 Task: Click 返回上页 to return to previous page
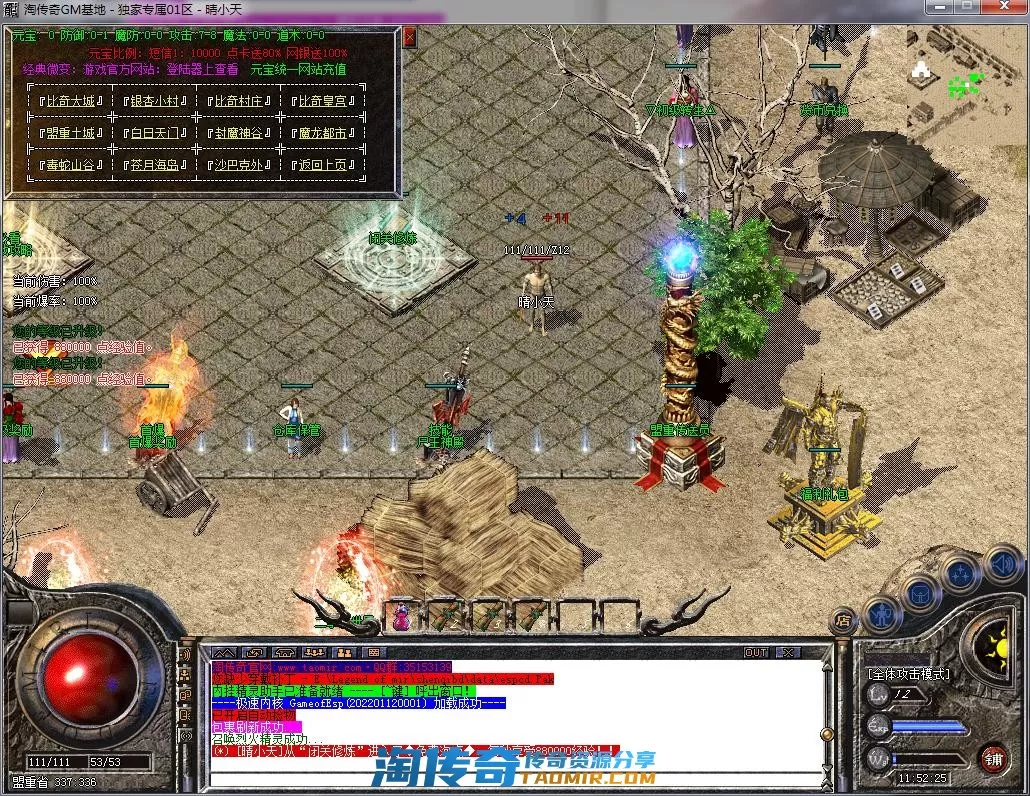click(322, 165)
